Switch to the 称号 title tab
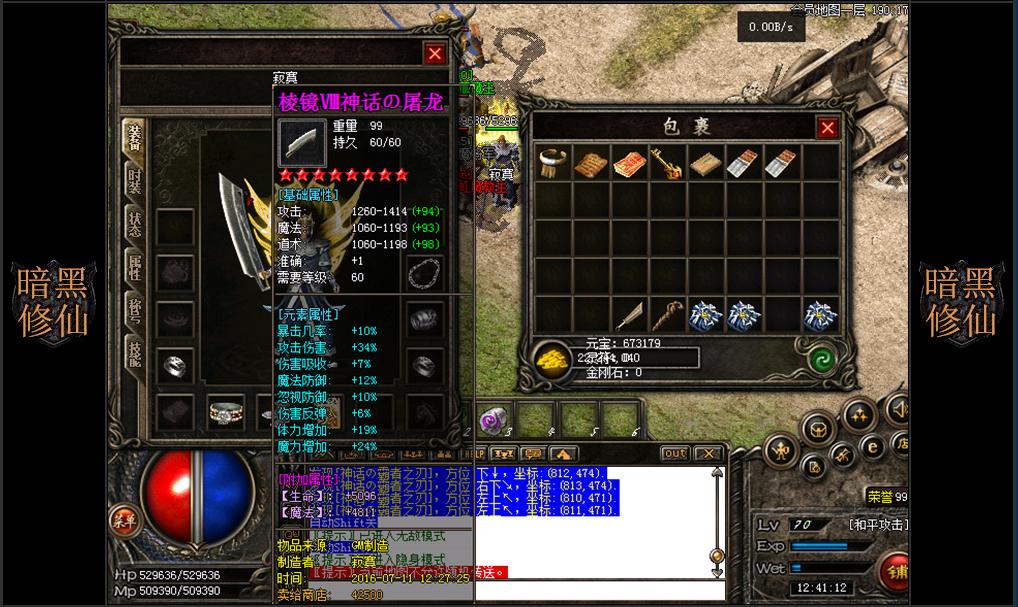 coord(135,309)
